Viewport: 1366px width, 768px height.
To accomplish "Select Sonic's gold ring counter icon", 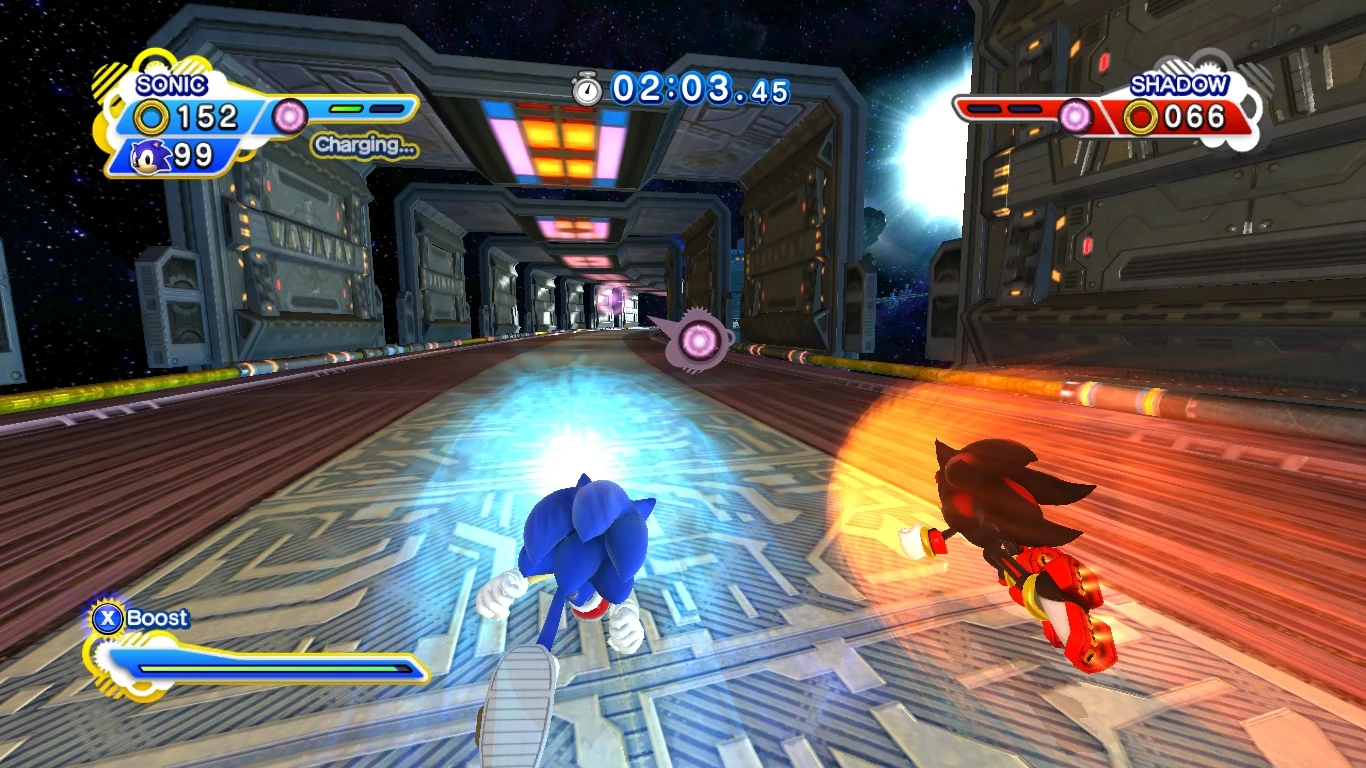I will tap(152, 118).
